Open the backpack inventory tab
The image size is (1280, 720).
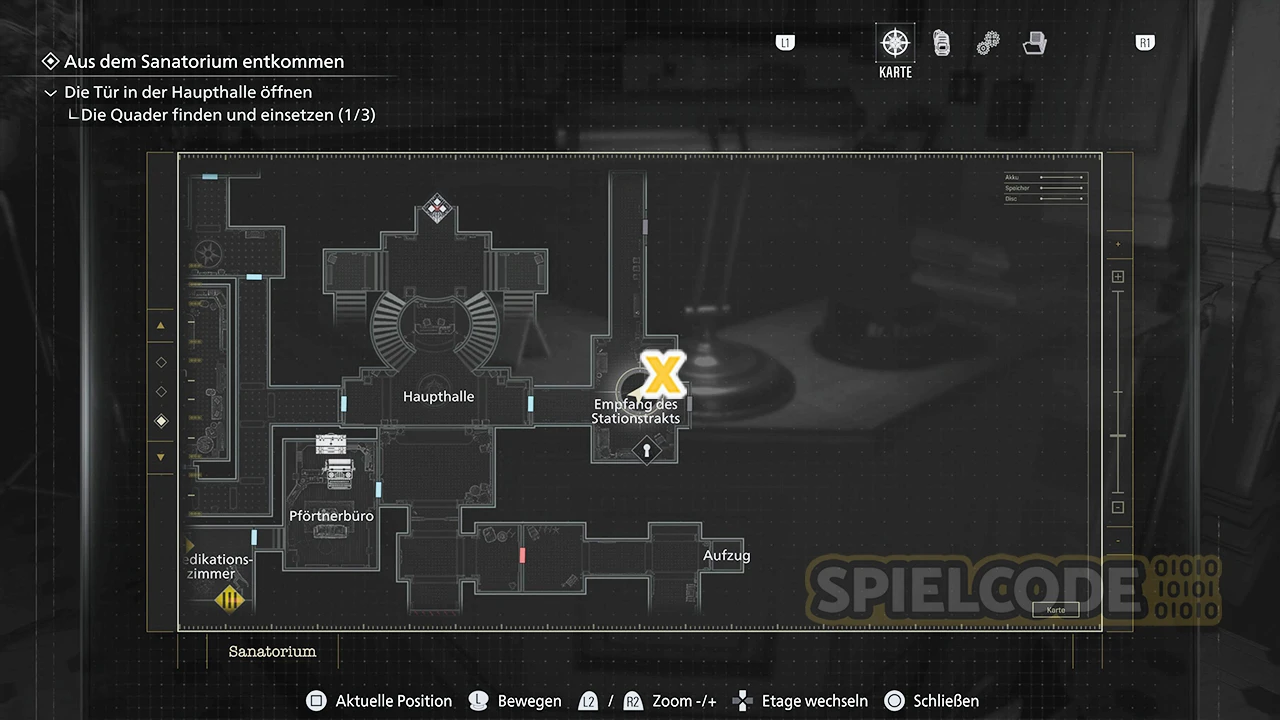tap(941, 43)
